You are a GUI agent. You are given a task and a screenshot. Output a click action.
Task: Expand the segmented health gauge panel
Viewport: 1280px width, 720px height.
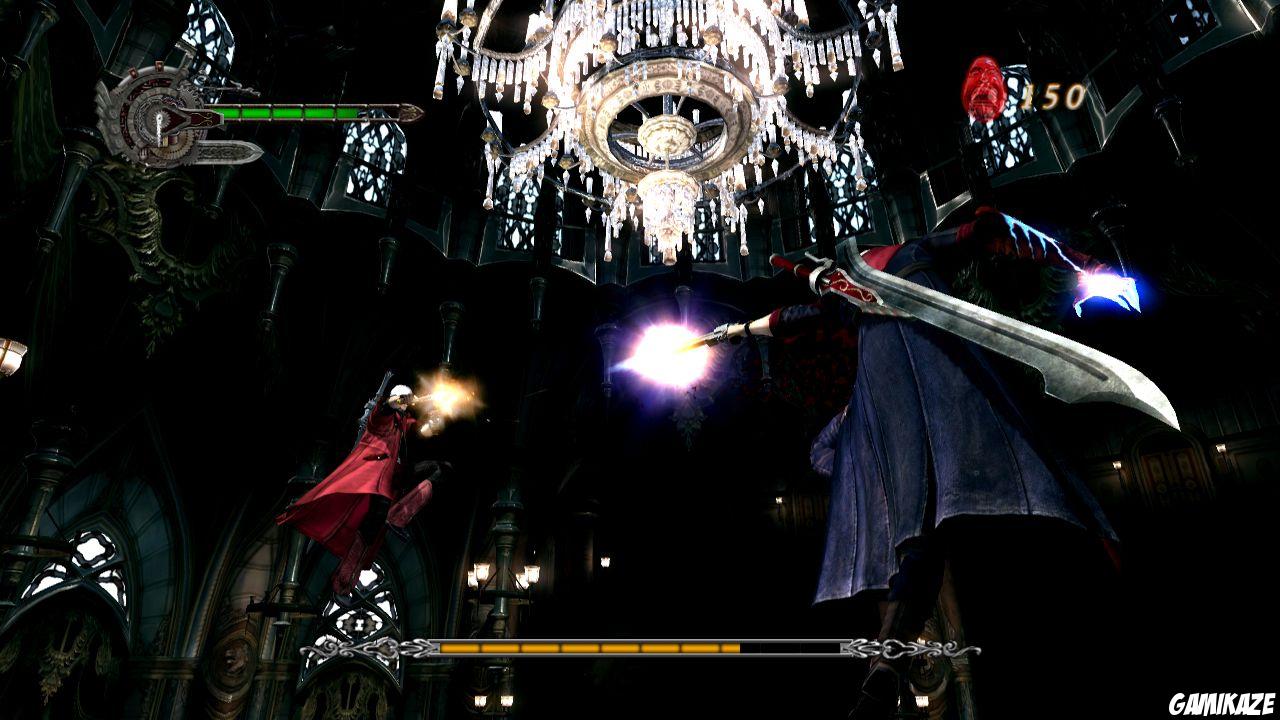(x=290, y=112)
